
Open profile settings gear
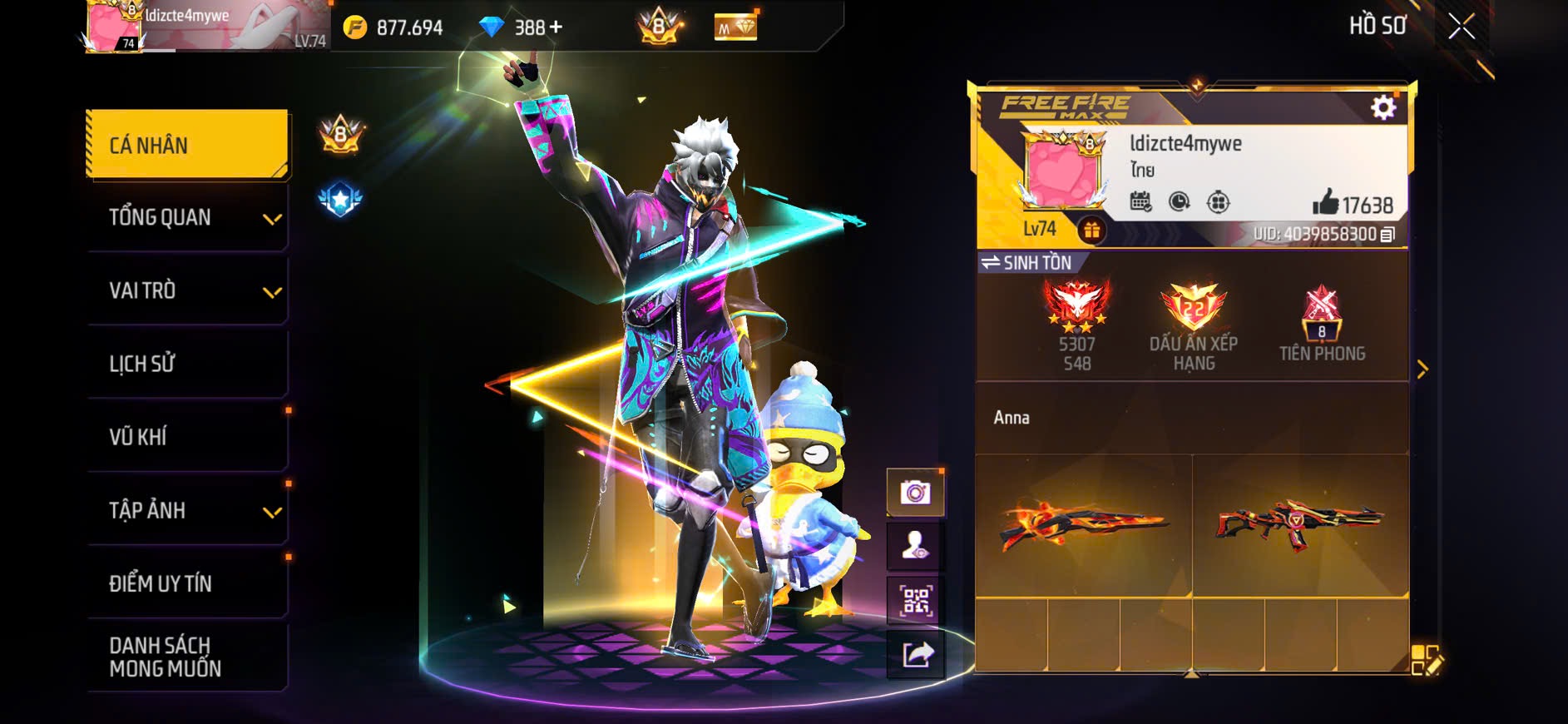pos(1383,107)
